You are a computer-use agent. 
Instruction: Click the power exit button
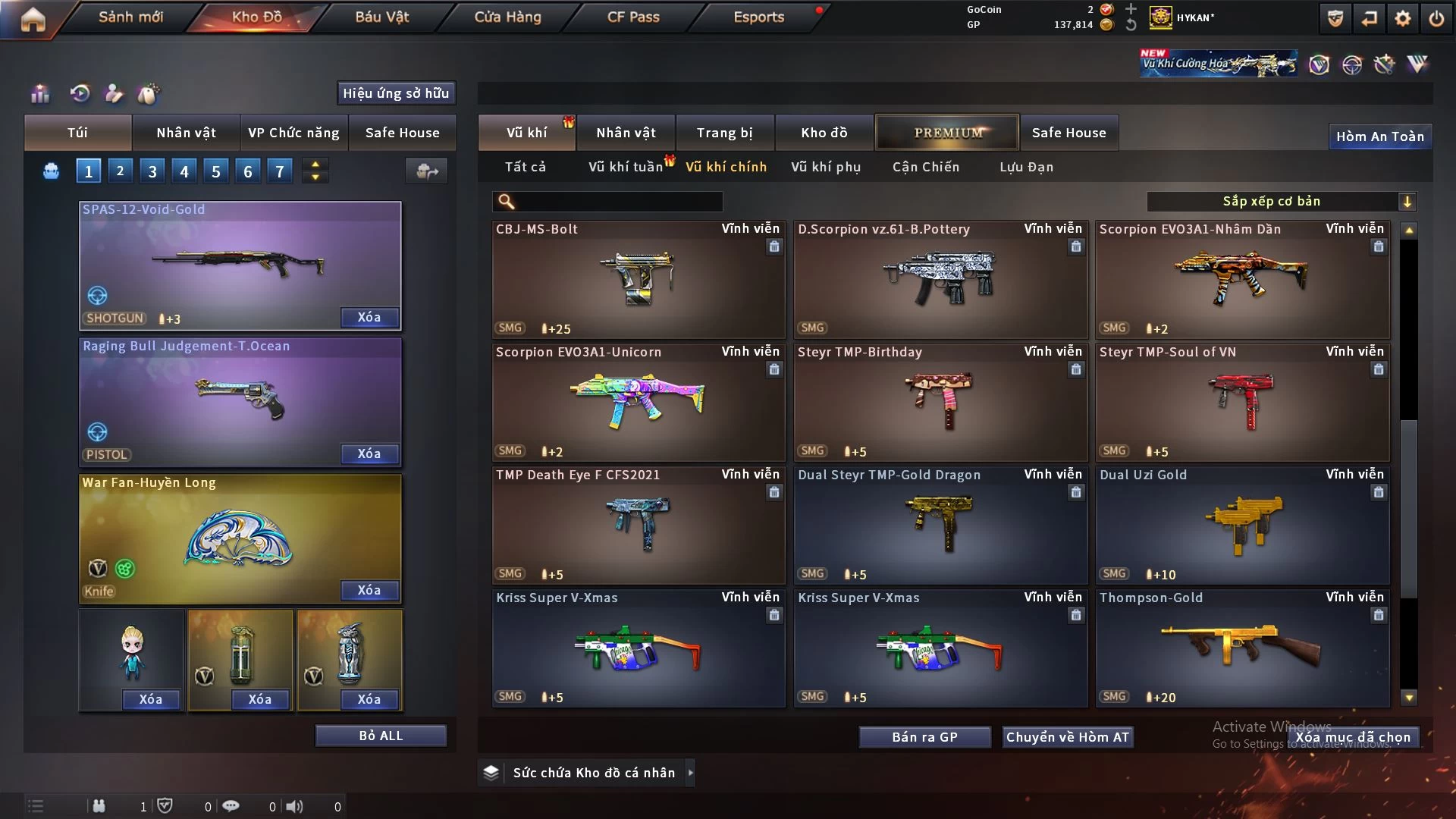[x=1436, y=18]
